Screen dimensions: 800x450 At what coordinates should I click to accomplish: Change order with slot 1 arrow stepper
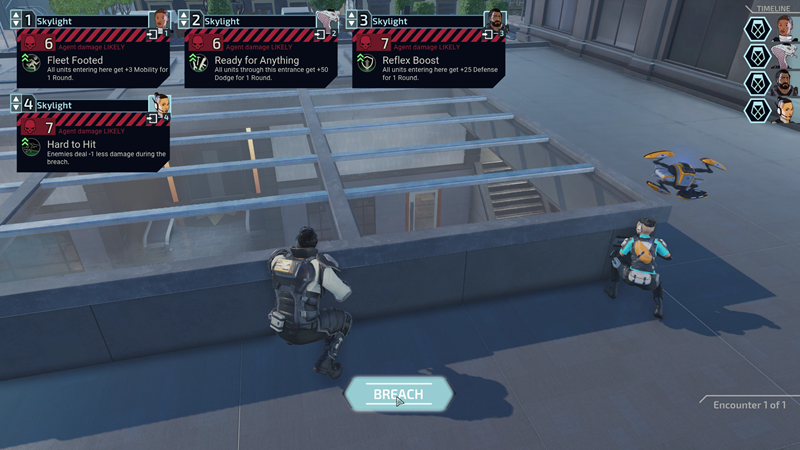tap(16, 20)
